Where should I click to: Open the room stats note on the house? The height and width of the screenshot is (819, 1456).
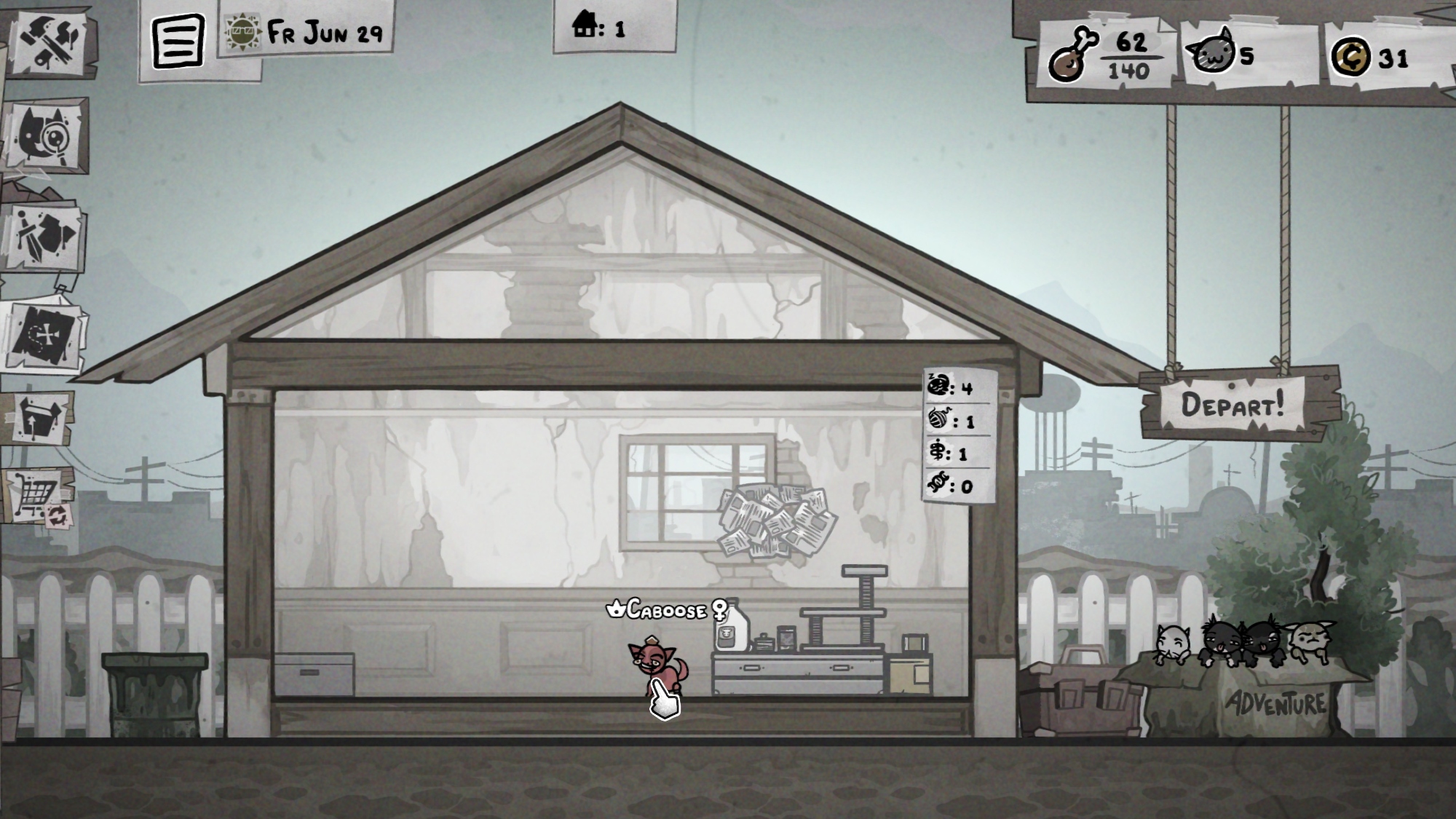[959, 436]
